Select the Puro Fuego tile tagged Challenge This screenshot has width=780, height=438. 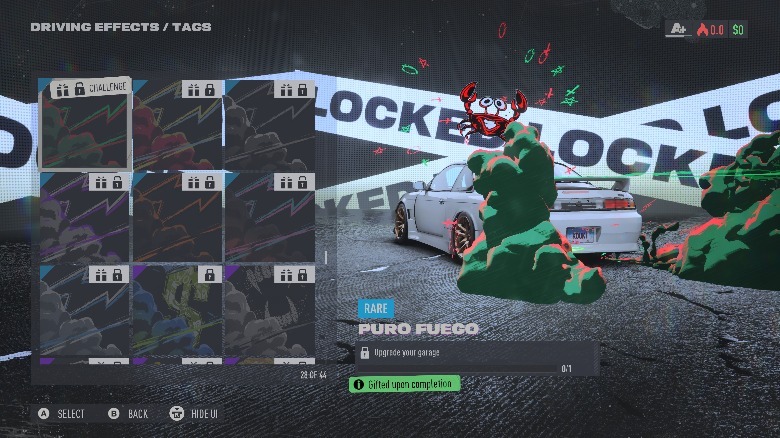click(85, 124)
